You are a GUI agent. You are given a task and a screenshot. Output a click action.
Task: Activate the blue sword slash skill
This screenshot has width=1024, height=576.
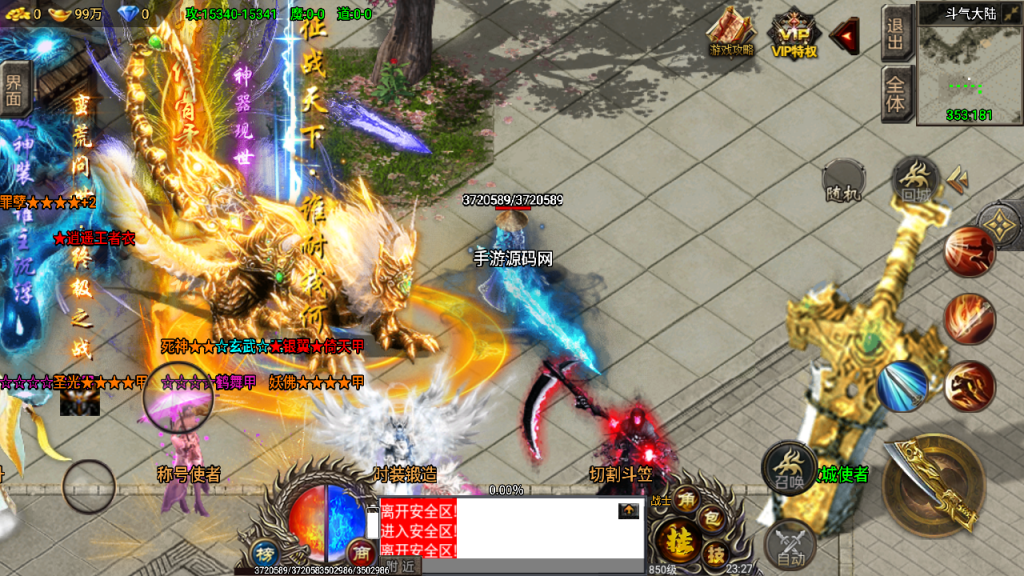point(902,386)
